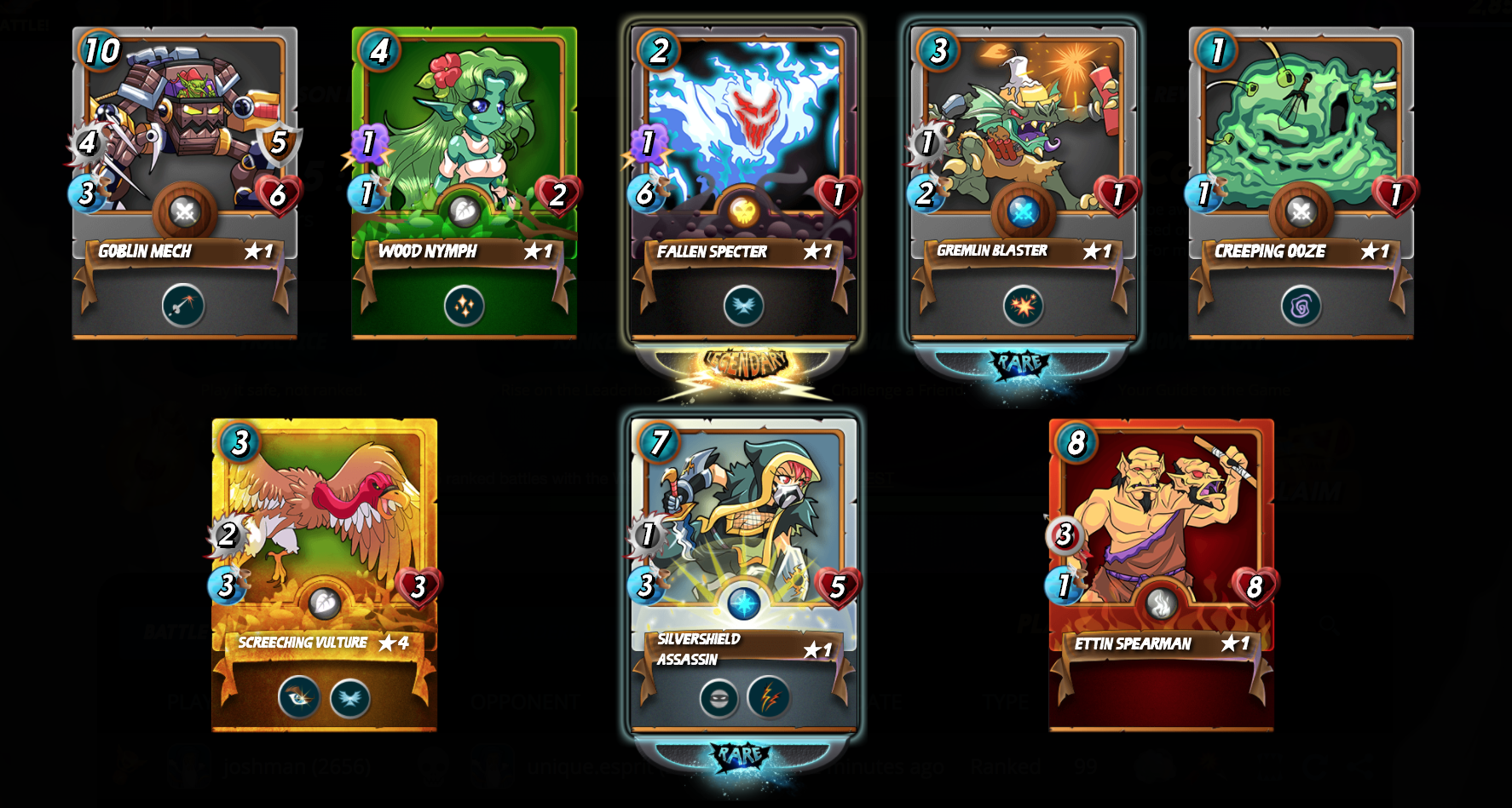Click Creeping Ooze's swirl ability icon

(1301, 305)
